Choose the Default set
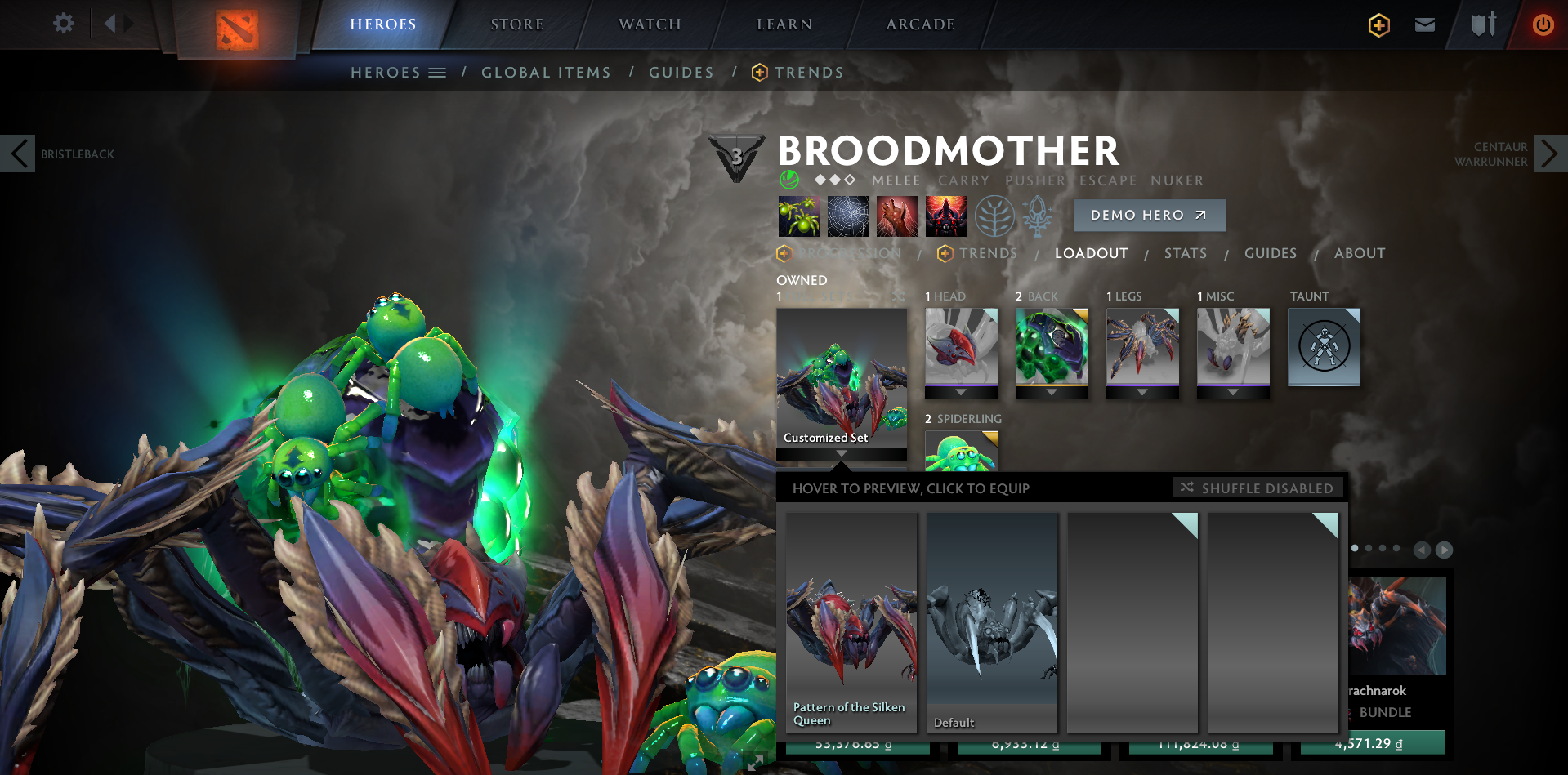This screenshot has width=1568, height=775. coord(992,622)
